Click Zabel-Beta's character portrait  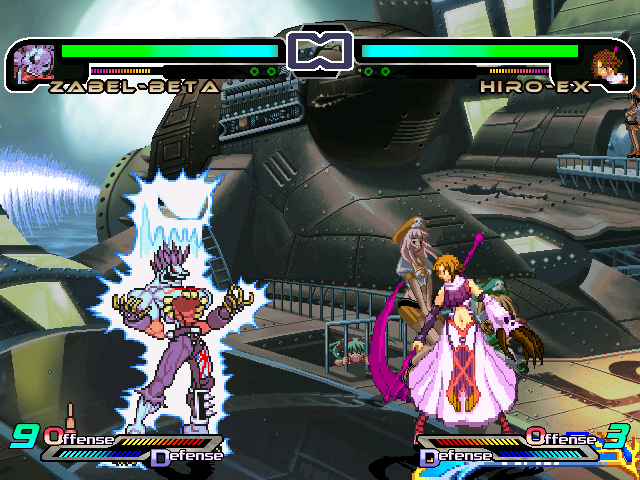(35, 63)
